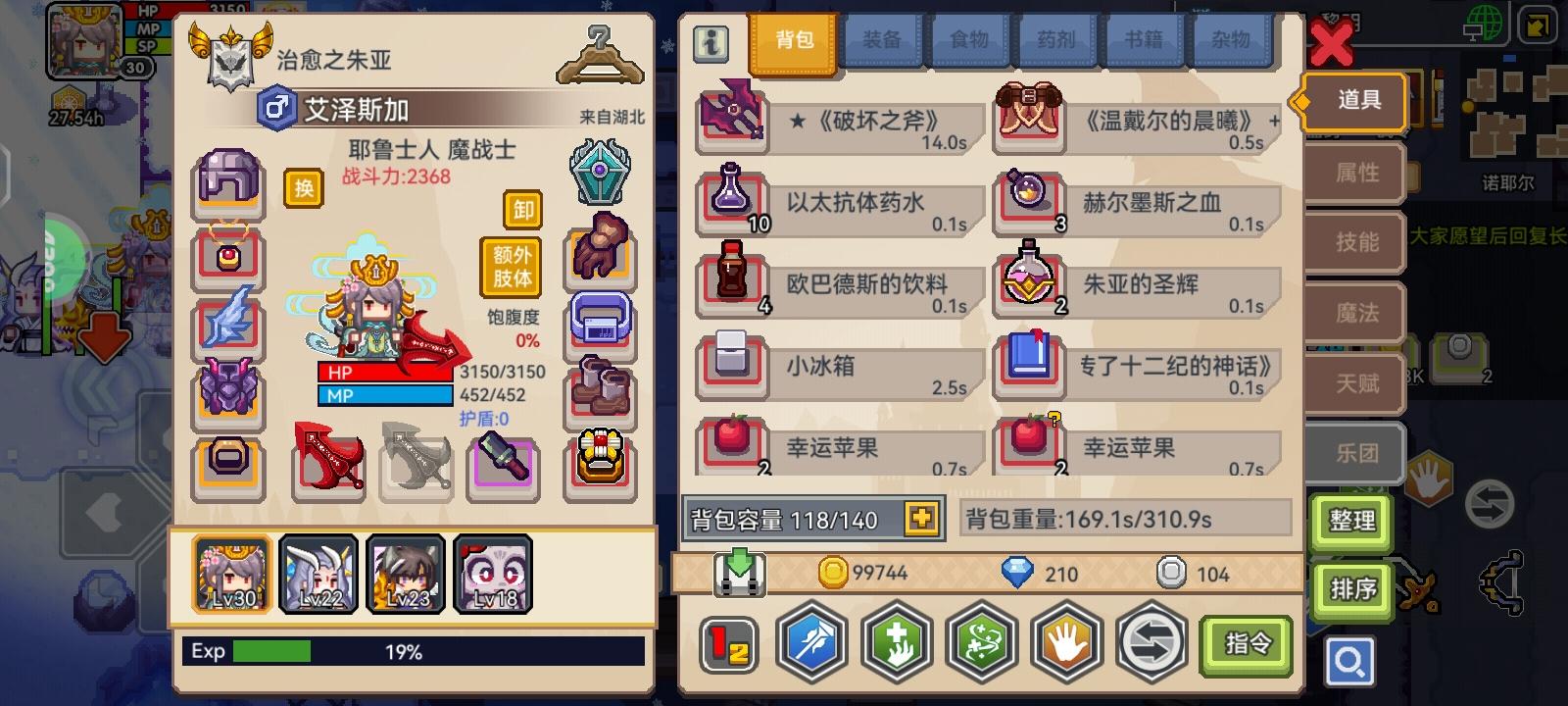Image resolution: width=1568 pixels, height=706 pixels.
Task: Switch to the 药剂 tab
Action: click(1056, 41)
